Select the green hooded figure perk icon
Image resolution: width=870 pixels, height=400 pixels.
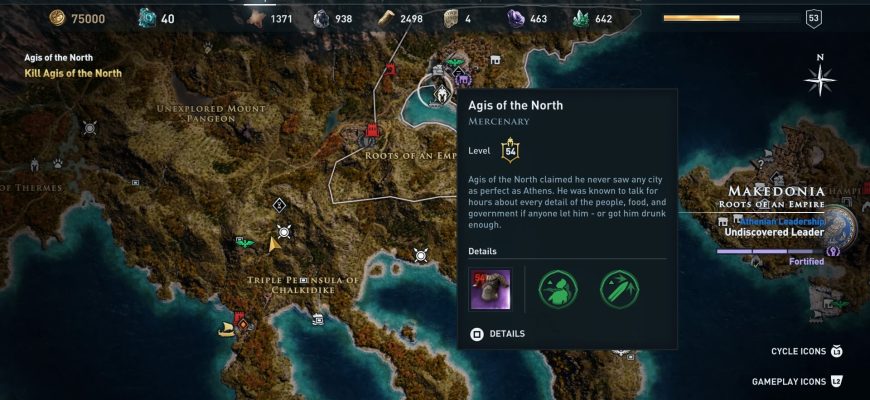(x=558, y=288)
